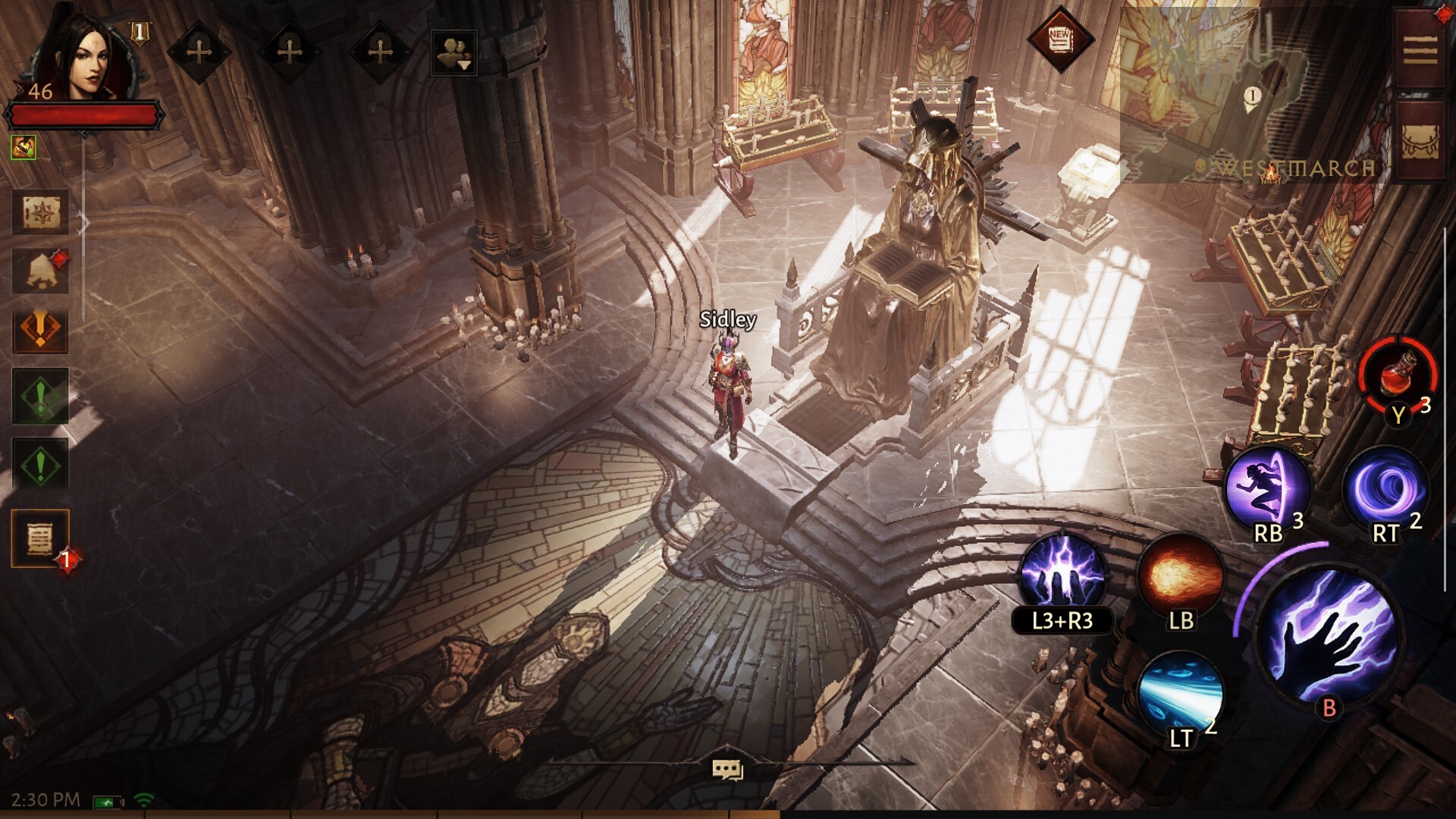The width and height of the screenshot is (1456, 819).
Task: Select the active buff icon under health
Action: pyautogui.click(x=24, y=147)
